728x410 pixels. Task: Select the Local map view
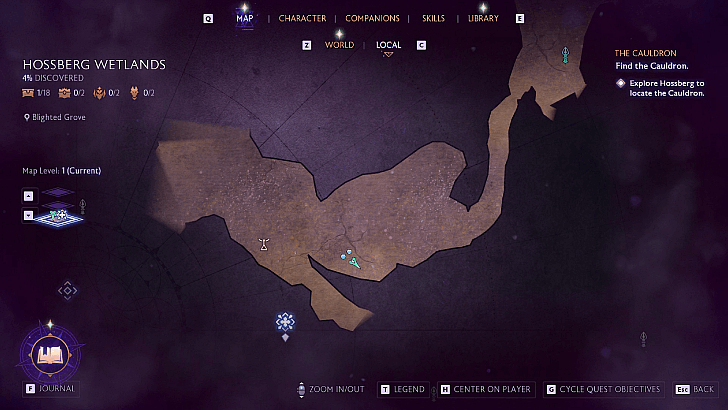point(389,45)
